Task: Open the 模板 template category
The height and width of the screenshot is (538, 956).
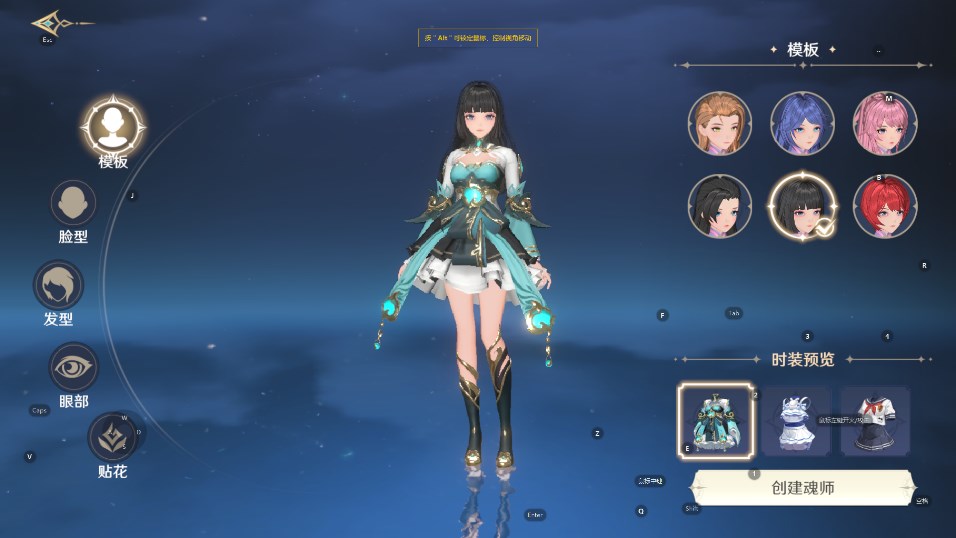Action: click(x=113, y=127)
